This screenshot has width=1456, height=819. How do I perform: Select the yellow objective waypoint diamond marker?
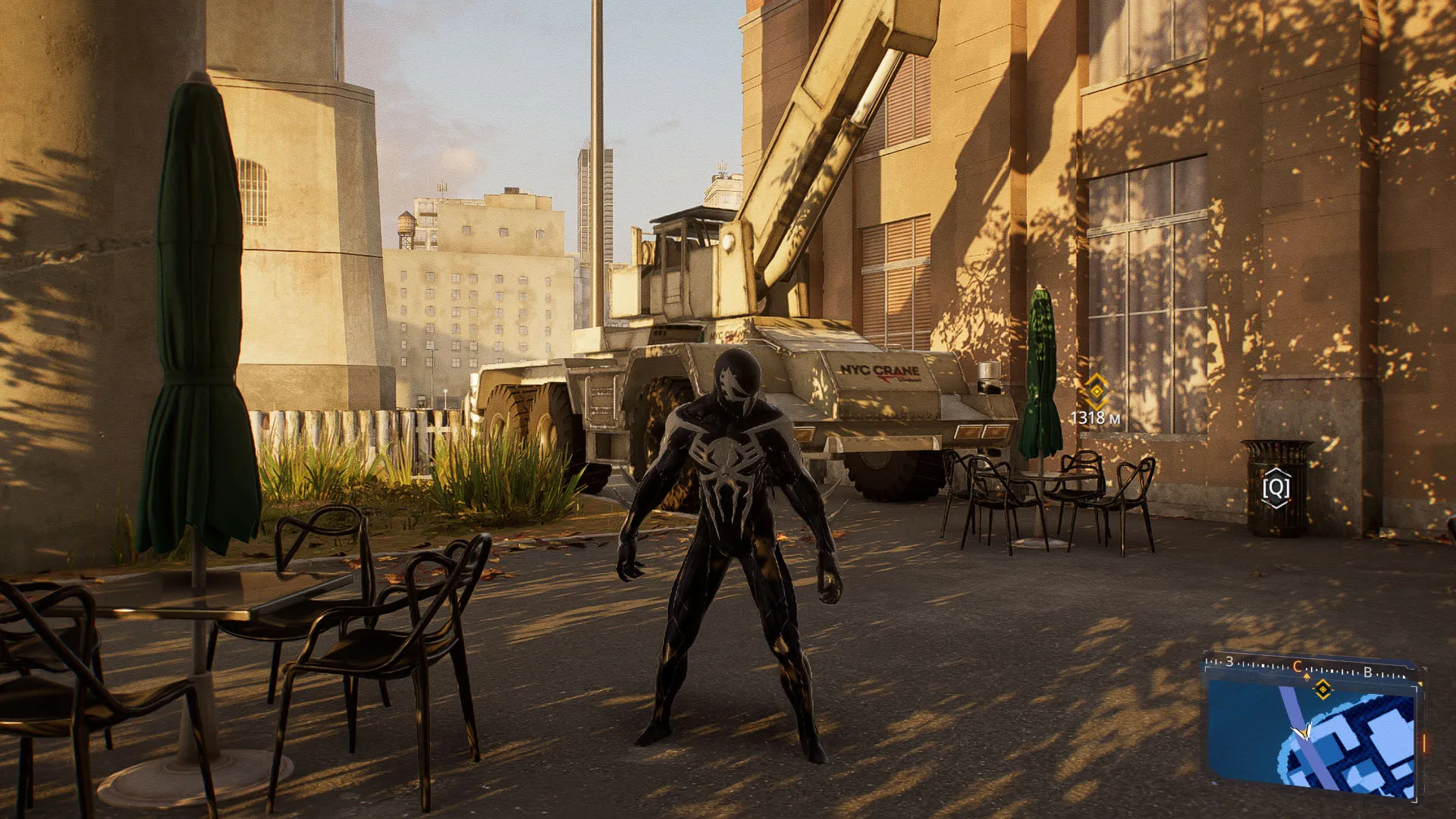(1096, 391)
